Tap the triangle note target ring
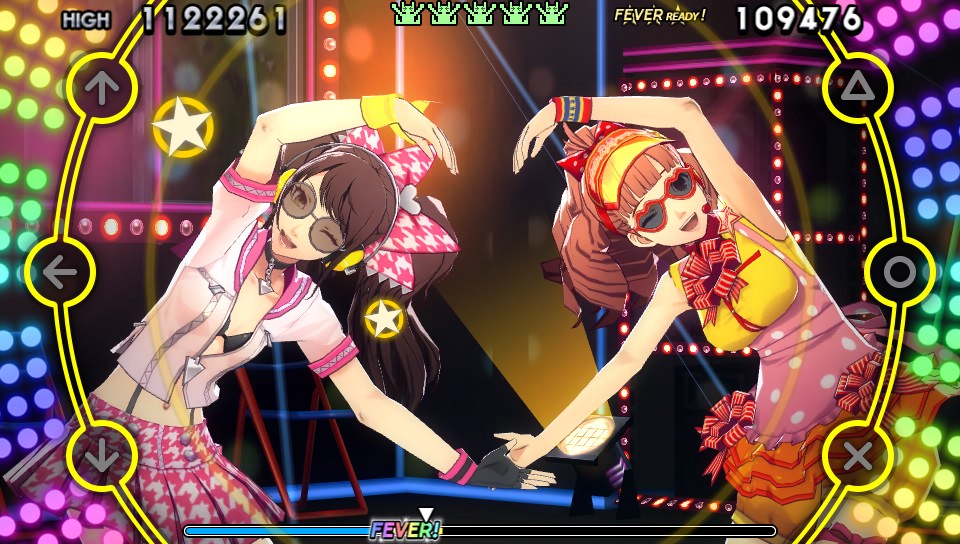960x544 pixels. [858, 89]
